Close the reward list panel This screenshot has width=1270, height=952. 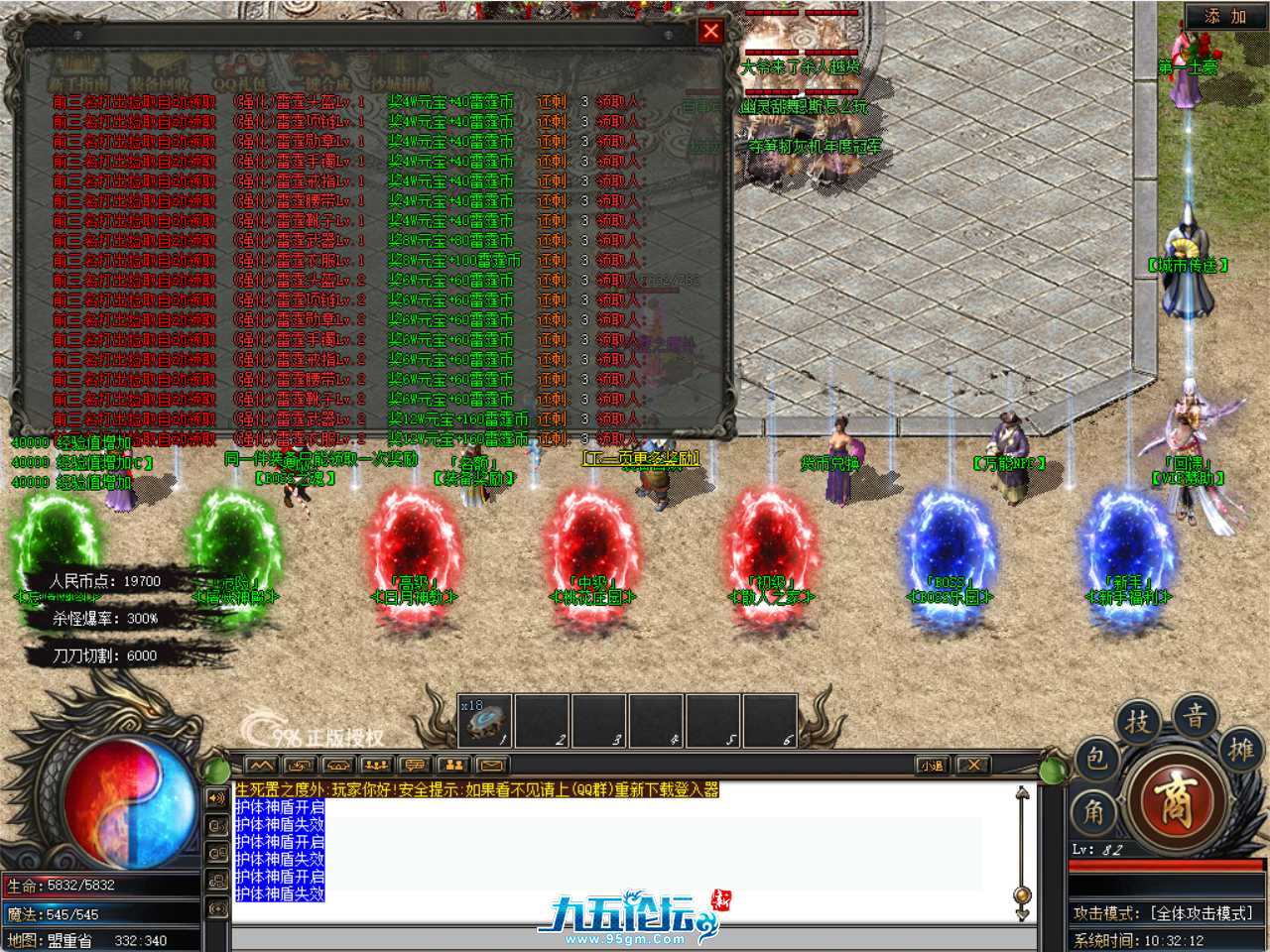[x=710, y=31]
